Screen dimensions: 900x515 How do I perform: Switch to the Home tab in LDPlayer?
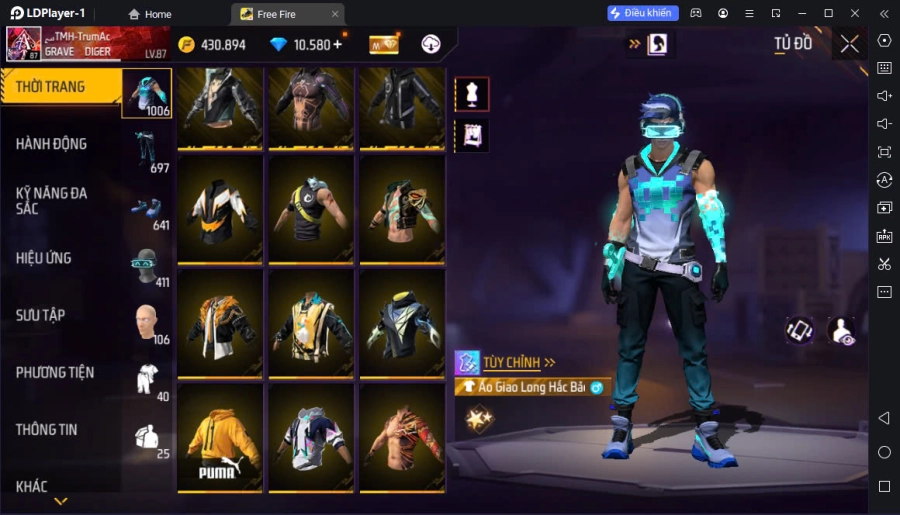coord(150,14)
